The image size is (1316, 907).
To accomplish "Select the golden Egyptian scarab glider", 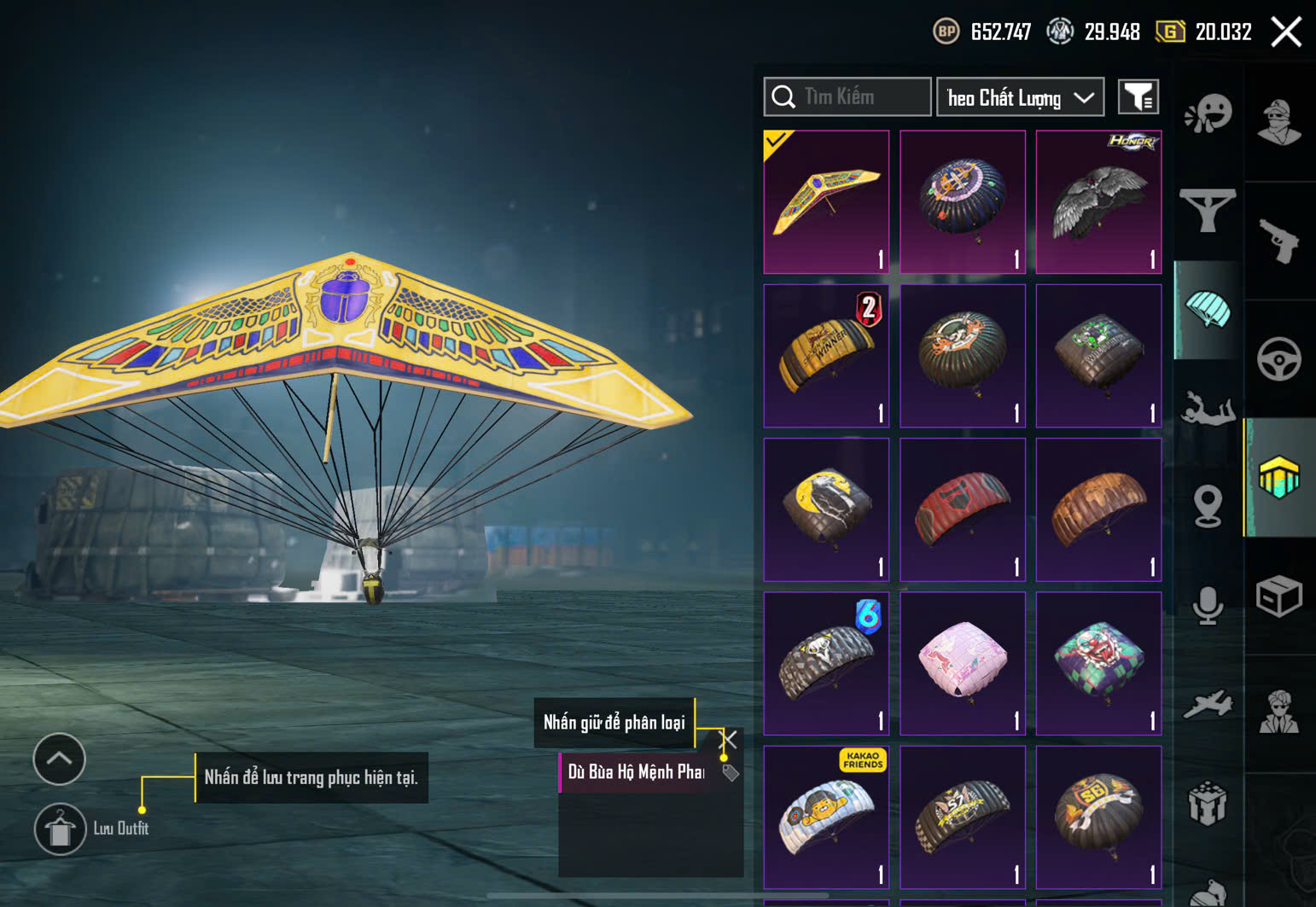I will (826, 201).
